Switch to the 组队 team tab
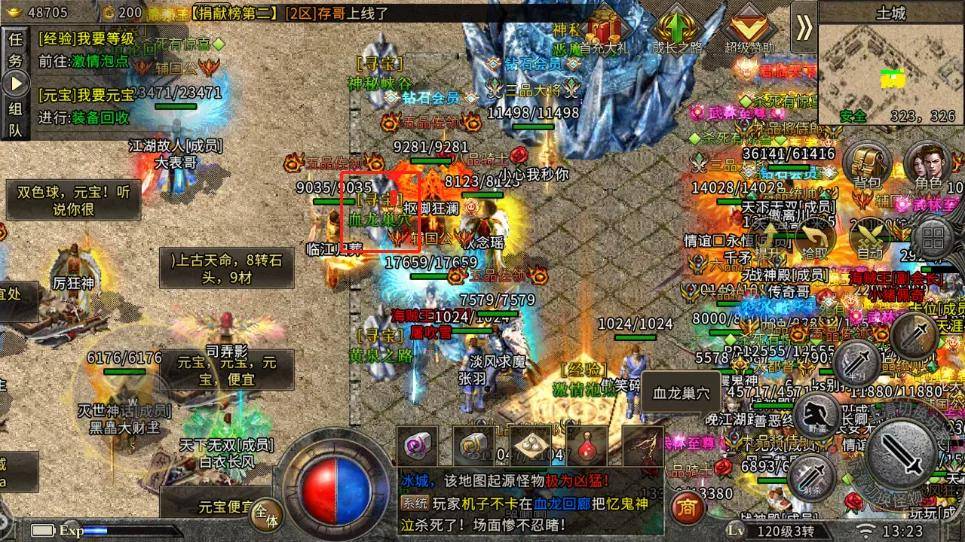Image resolution: width=965 pixels, height=542 pixels. pos(15,118)
